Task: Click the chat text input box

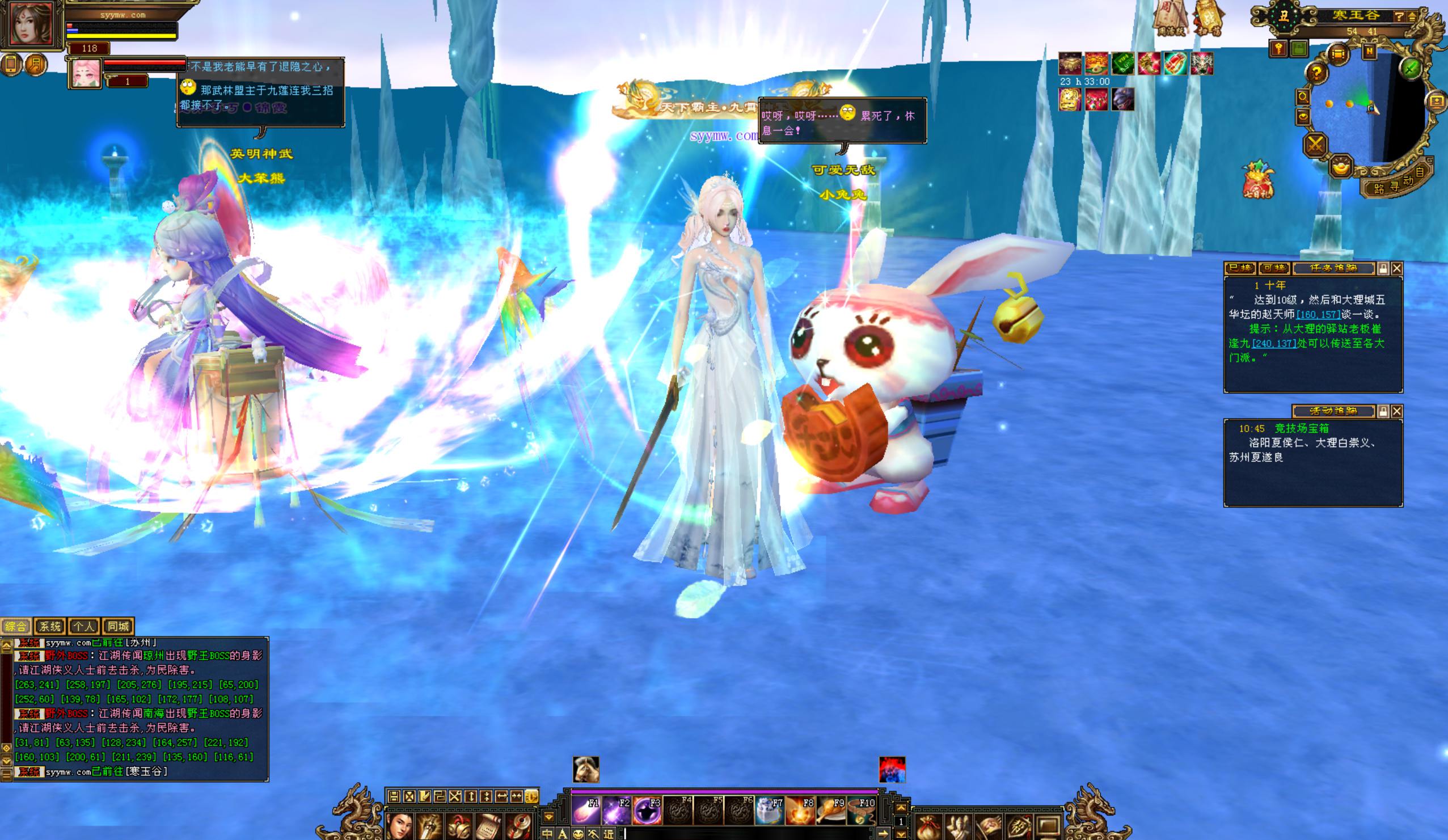Action: click(747, 833)
